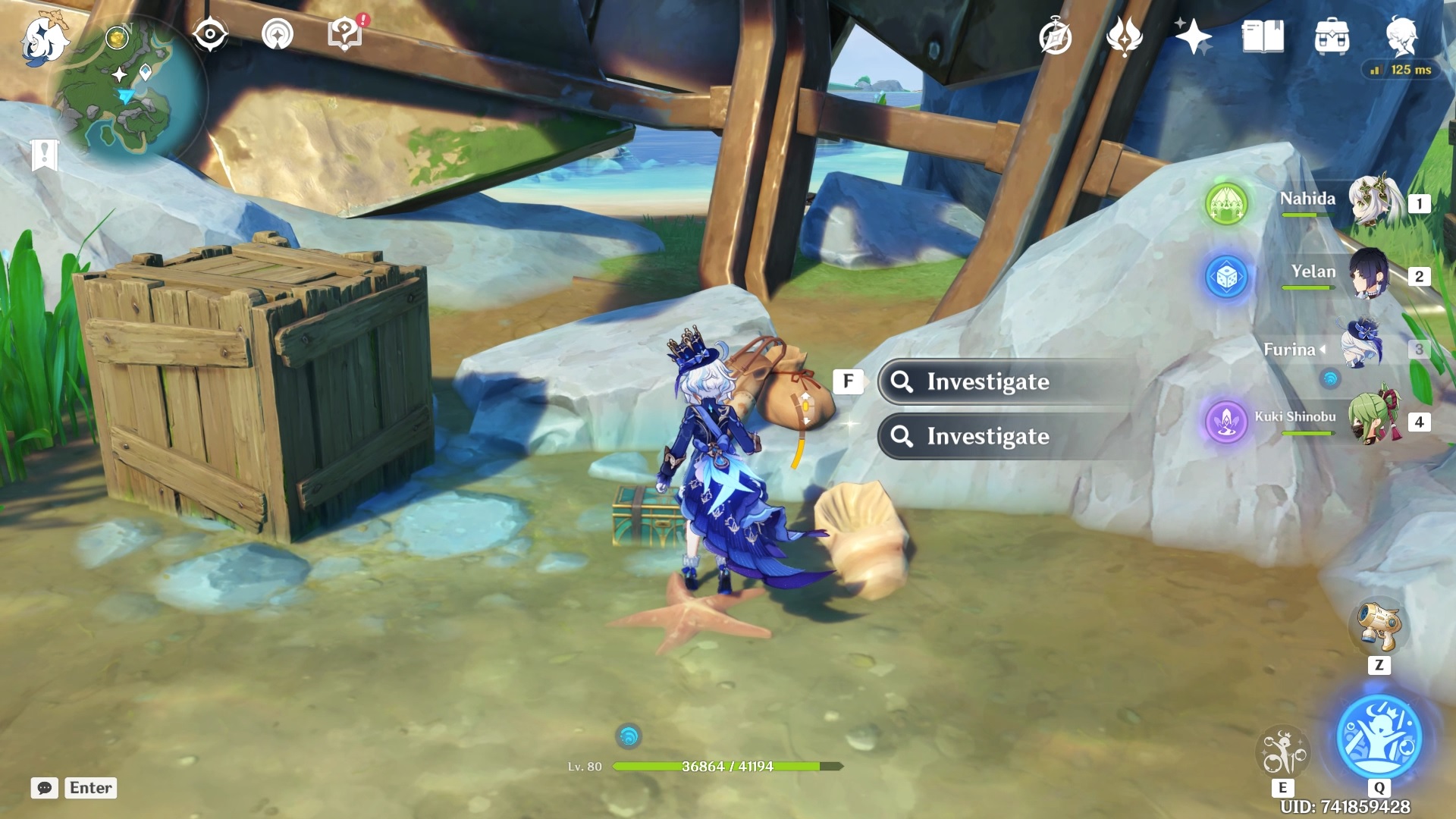Open the chat speech bubble

pos(45,788)
